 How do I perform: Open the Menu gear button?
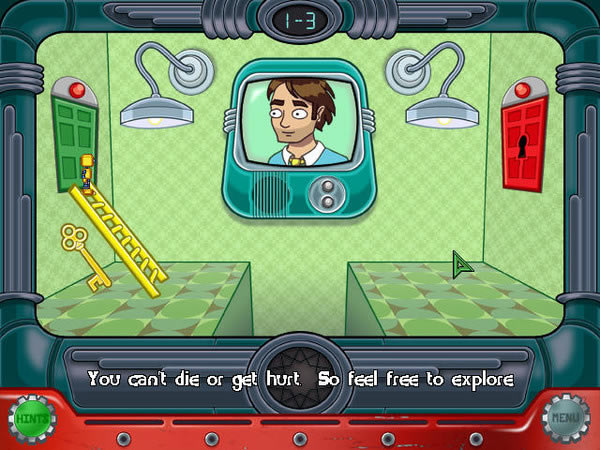click(567, 419)
